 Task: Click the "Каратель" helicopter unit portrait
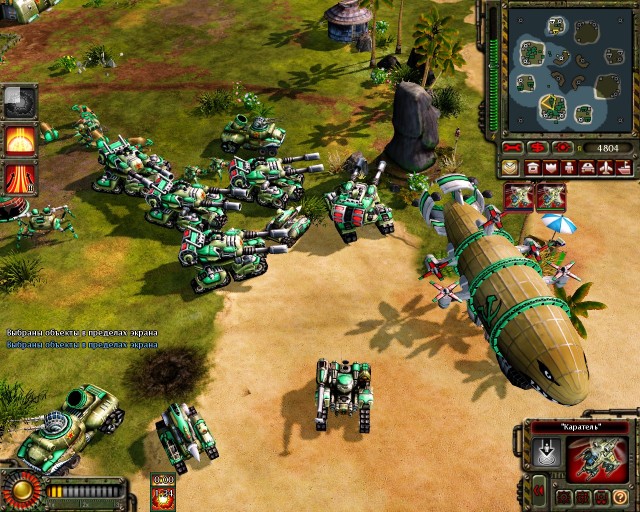(597, 459)
